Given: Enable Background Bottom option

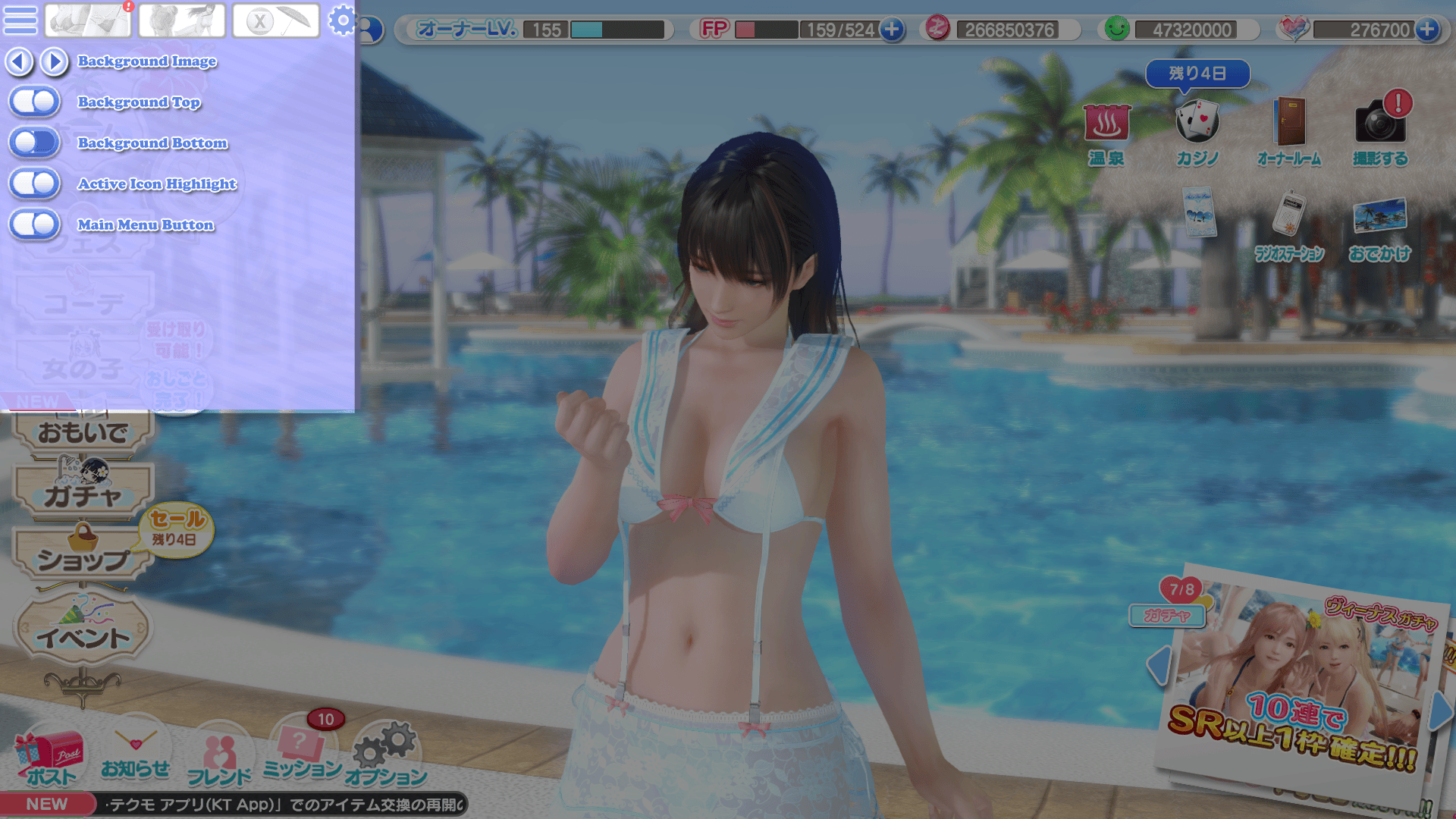Looking at the screenshot, I should tap(34, 143).
